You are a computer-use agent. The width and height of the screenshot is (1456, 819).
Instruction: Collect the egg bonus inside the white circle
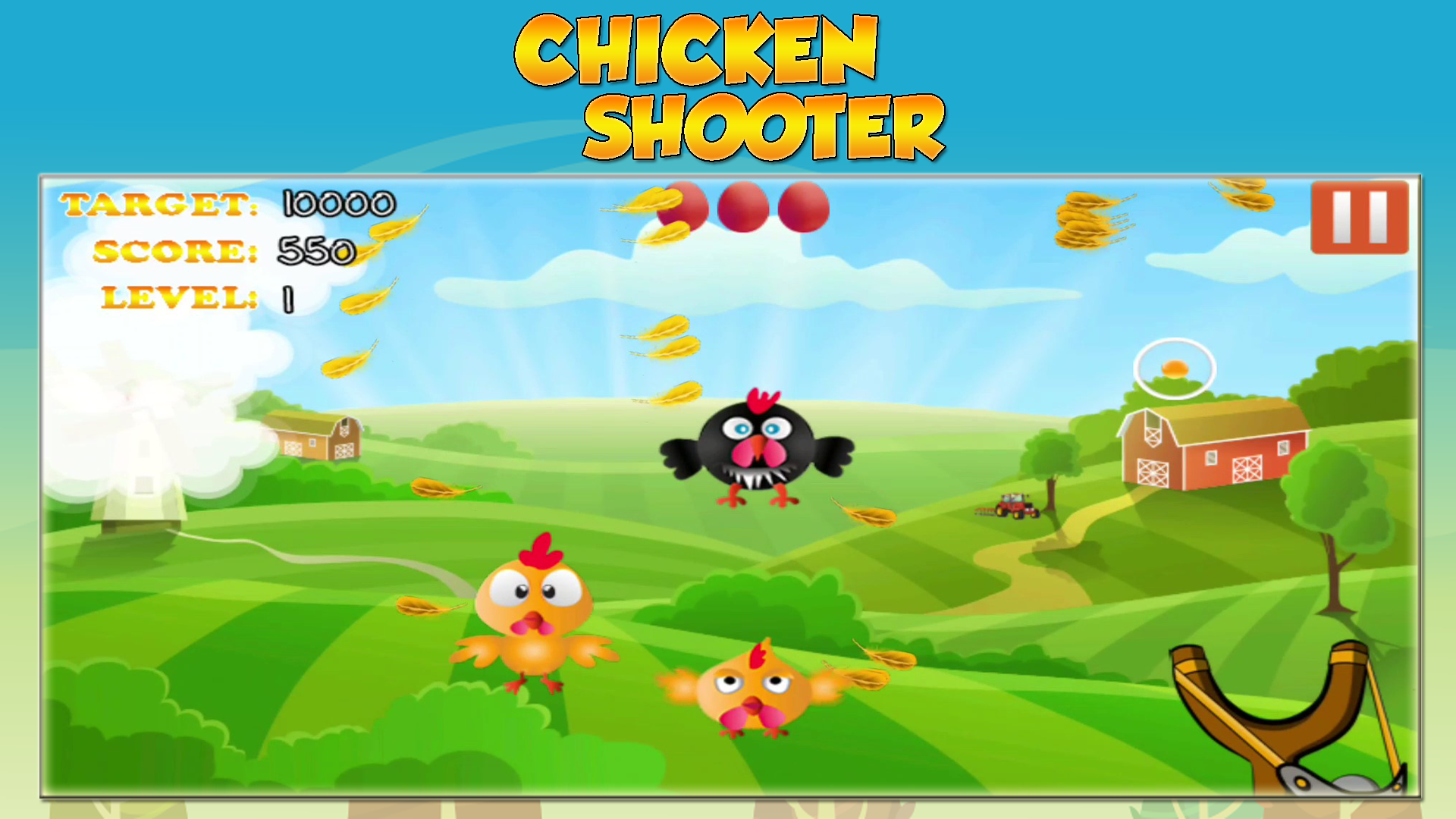tap(1174, 369)
